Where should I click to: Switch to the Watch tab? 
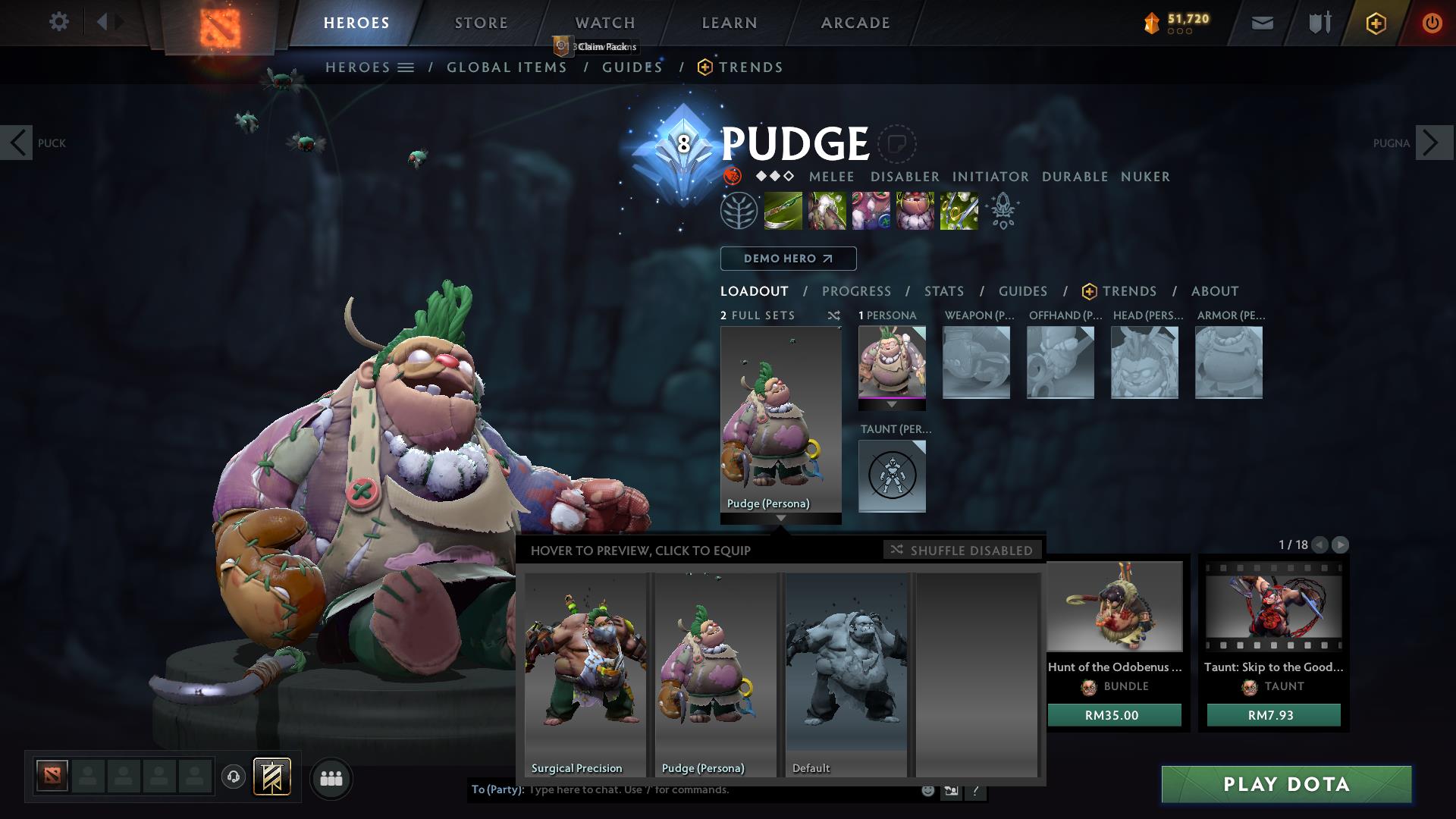tap(604, 23)
